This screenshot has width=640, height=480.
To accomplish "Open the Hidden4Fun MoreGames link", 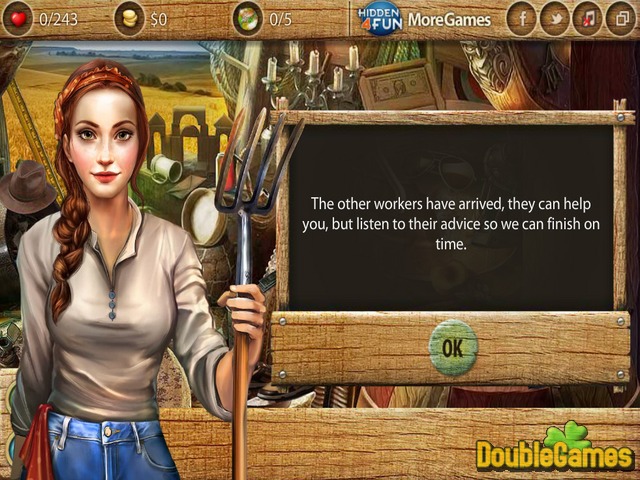I will pyautogui.click(x=426, y=19).
